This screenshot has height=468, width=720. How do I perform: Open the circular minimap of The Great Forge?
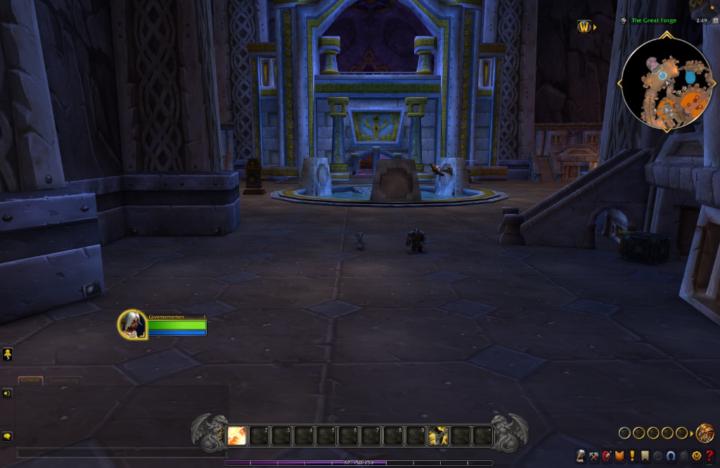pyautogui.click(x=666, y=78)
